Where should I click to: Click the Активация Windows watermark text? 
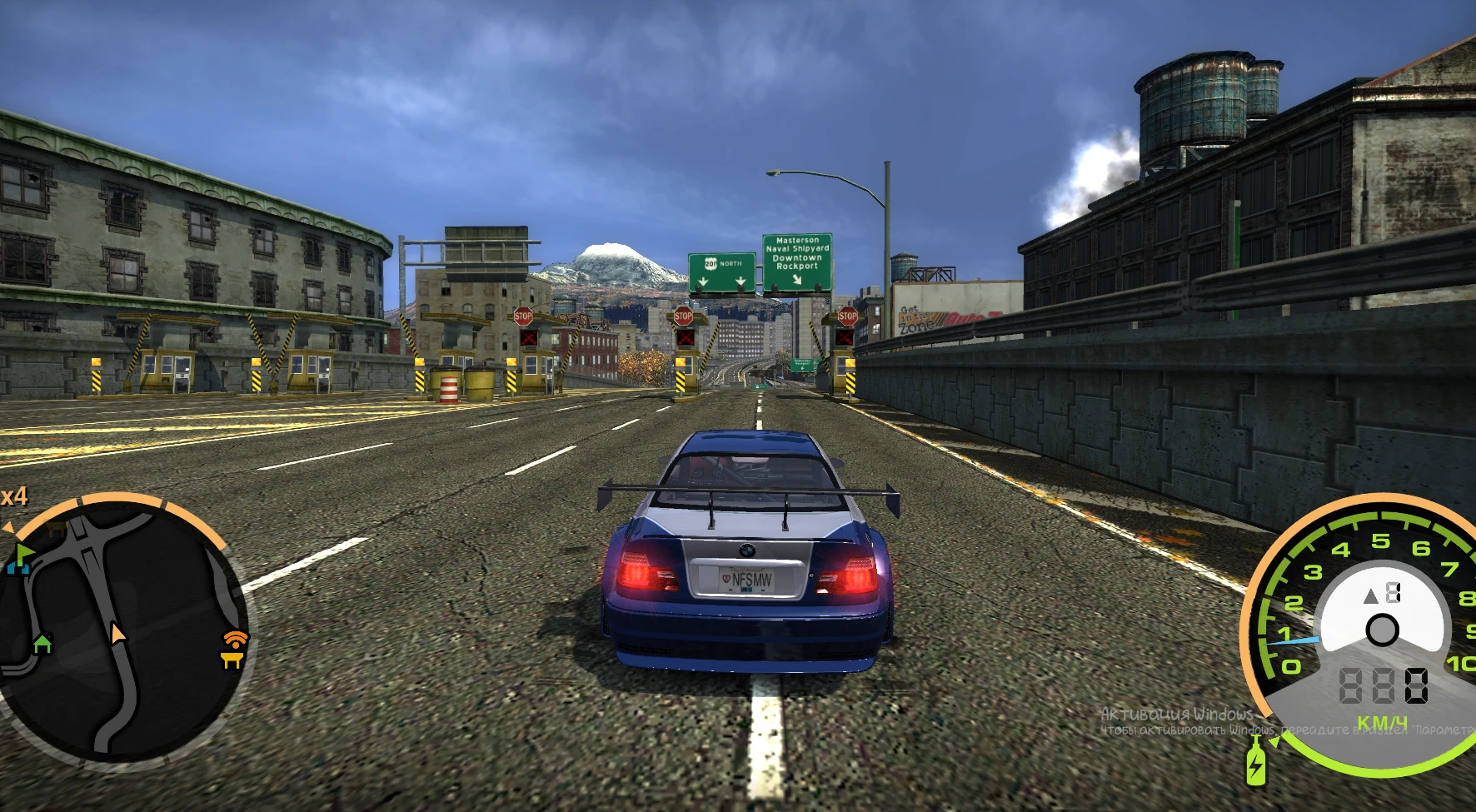1174,715
